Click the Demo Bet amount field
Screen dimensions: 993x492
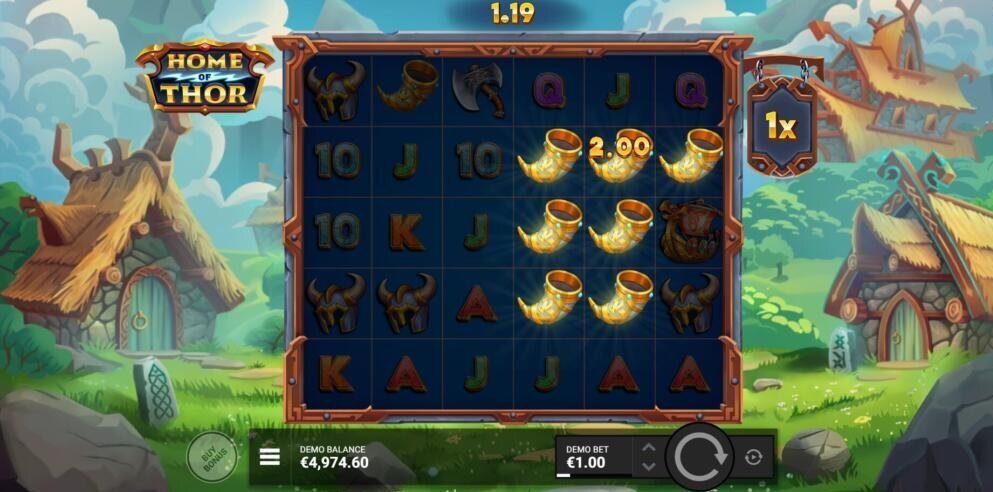pyautogui.click(x=593, y=458)
